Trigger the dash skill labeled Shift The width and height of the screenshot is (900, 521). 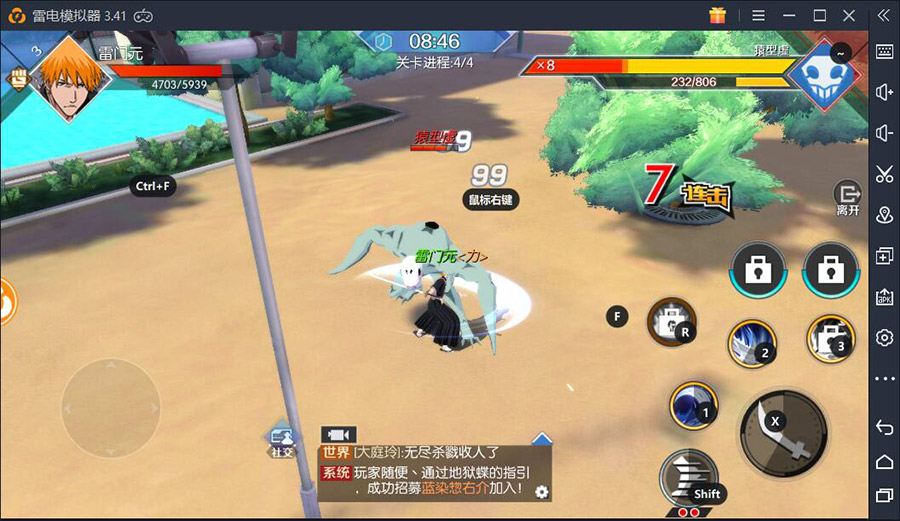[x=689, y=478]
